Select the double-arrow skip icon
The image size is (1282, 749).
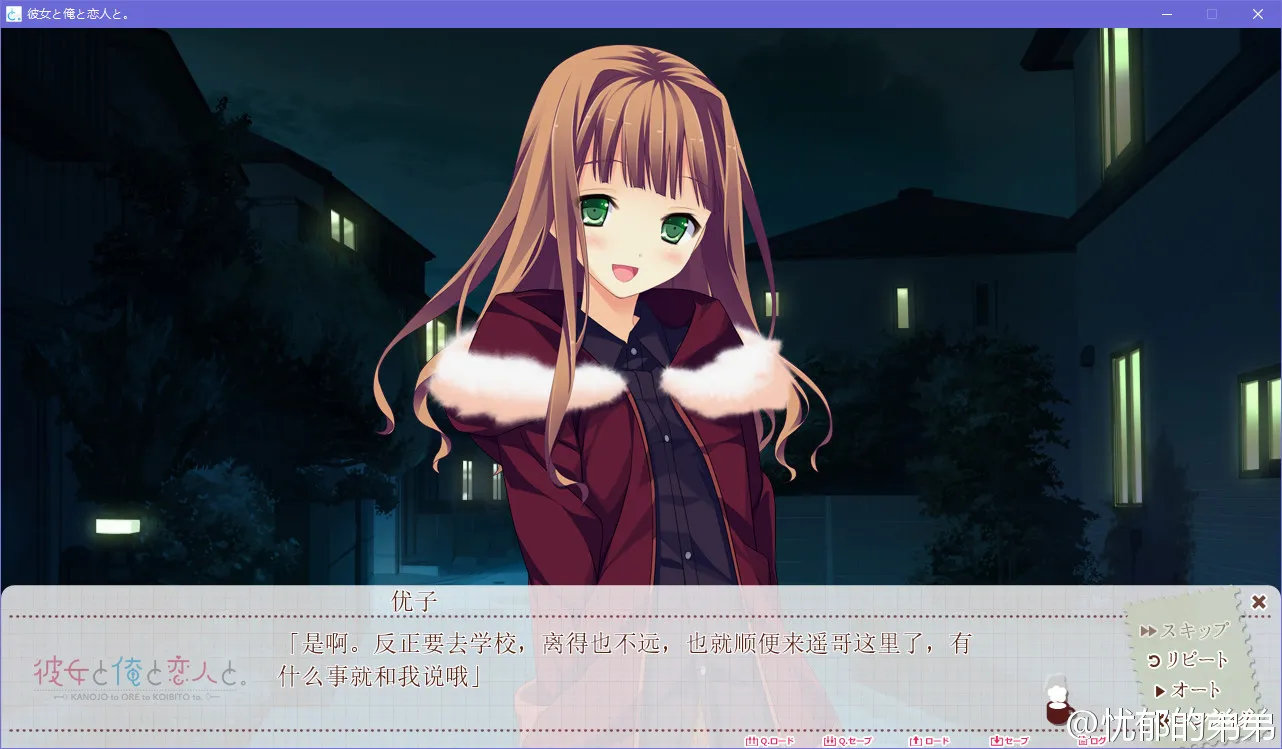point(1148,630)
